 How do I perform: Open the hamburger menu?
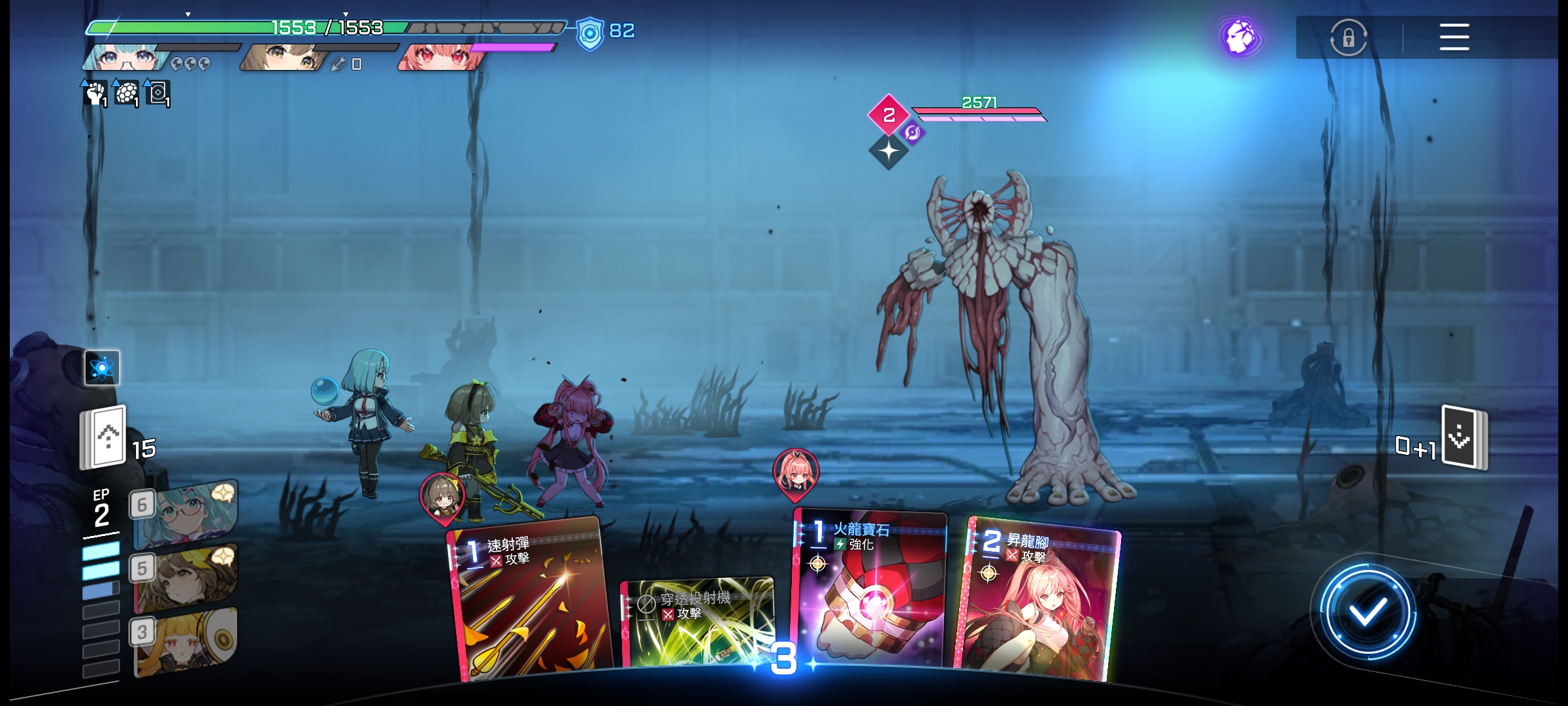(x=1454, y=37)
